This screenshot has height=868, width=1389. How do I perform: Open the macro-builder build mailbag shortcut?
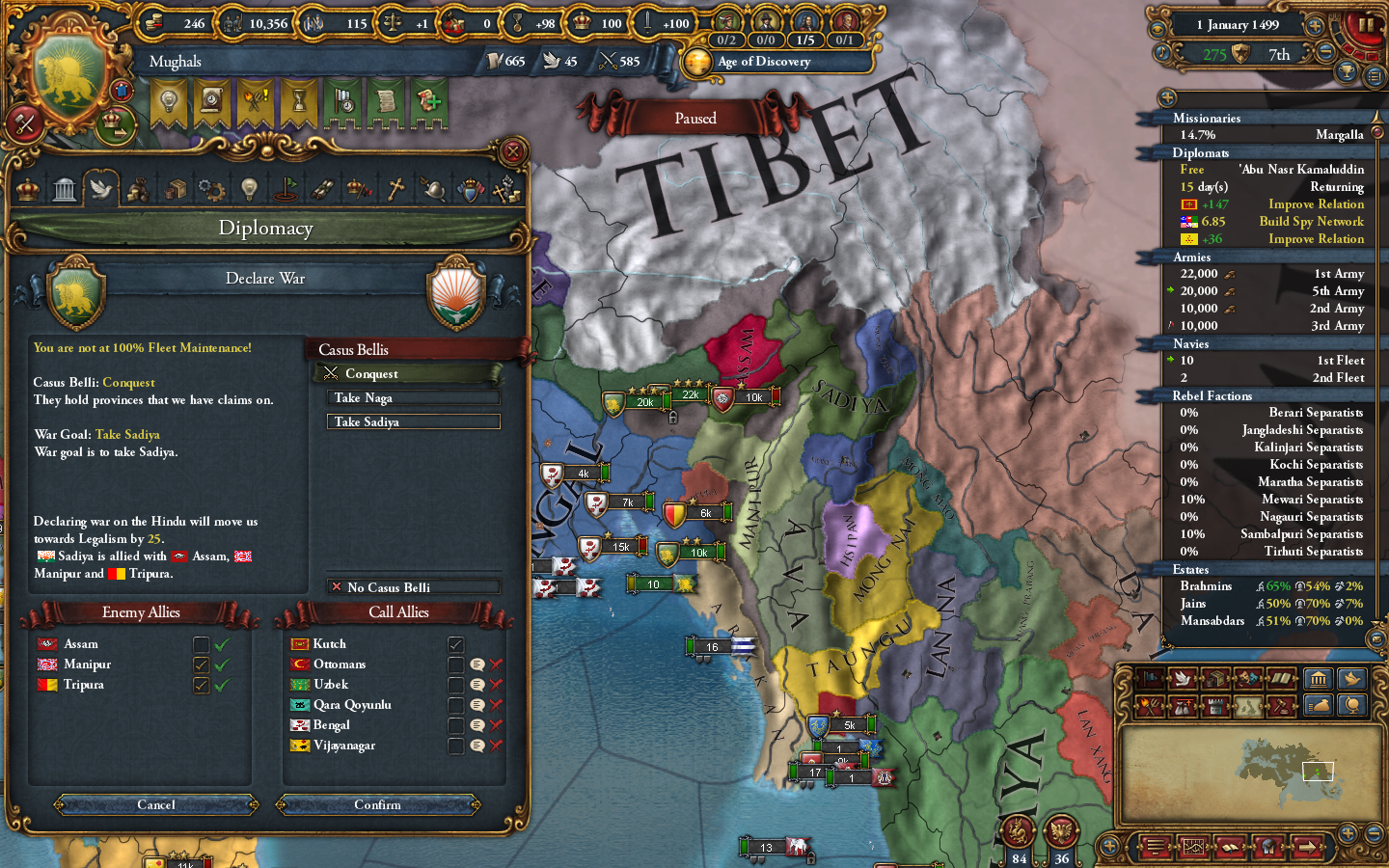(1320, 705)
